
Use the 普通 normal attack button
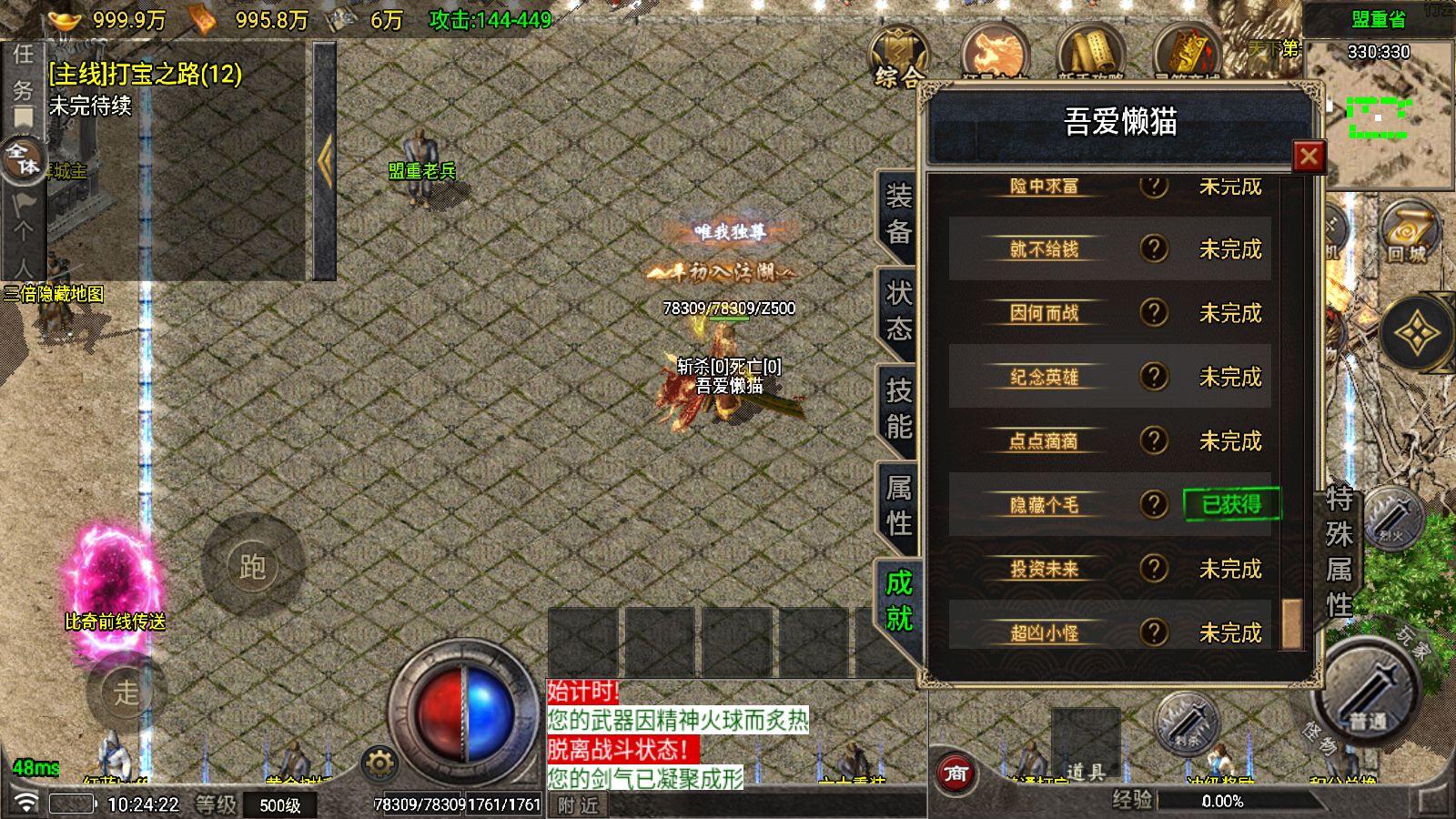click(1367, 701)
